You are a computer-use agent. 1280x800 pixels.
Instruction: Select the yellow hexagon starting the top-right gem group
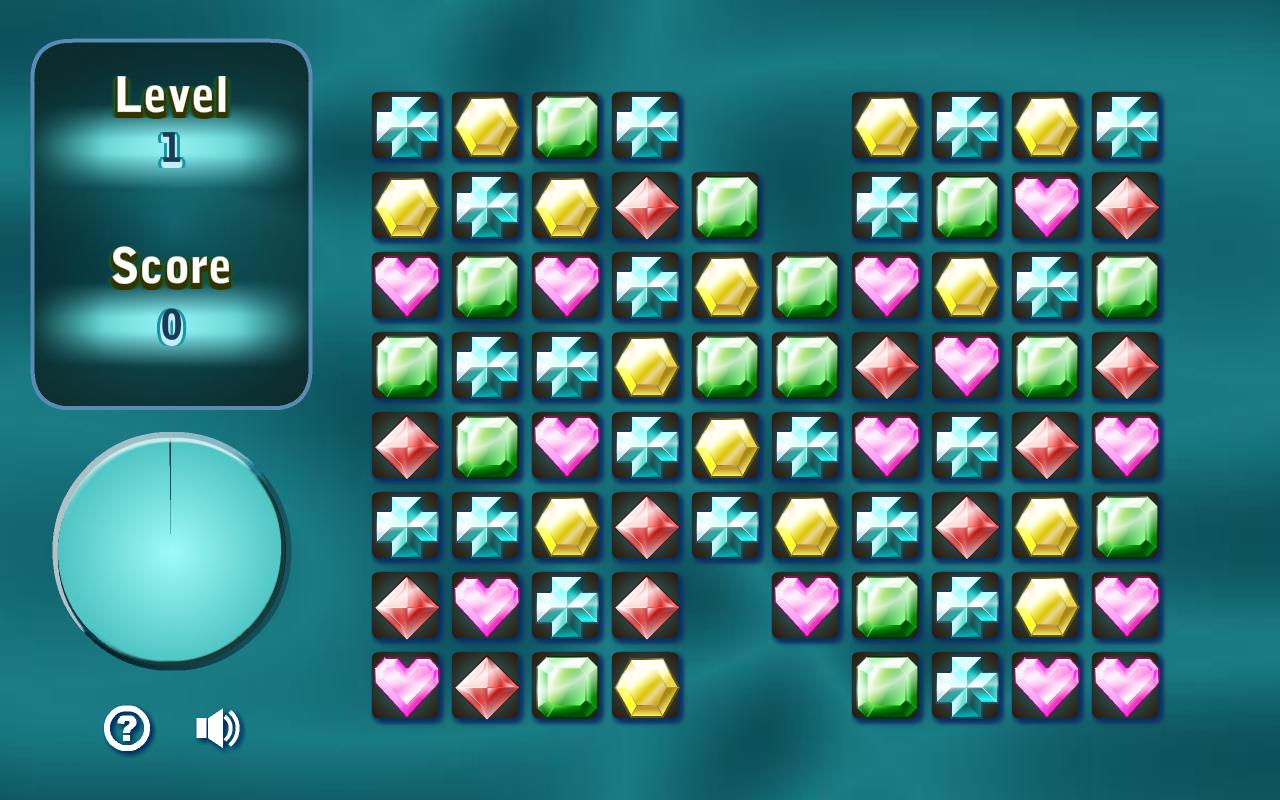point(885,127)
